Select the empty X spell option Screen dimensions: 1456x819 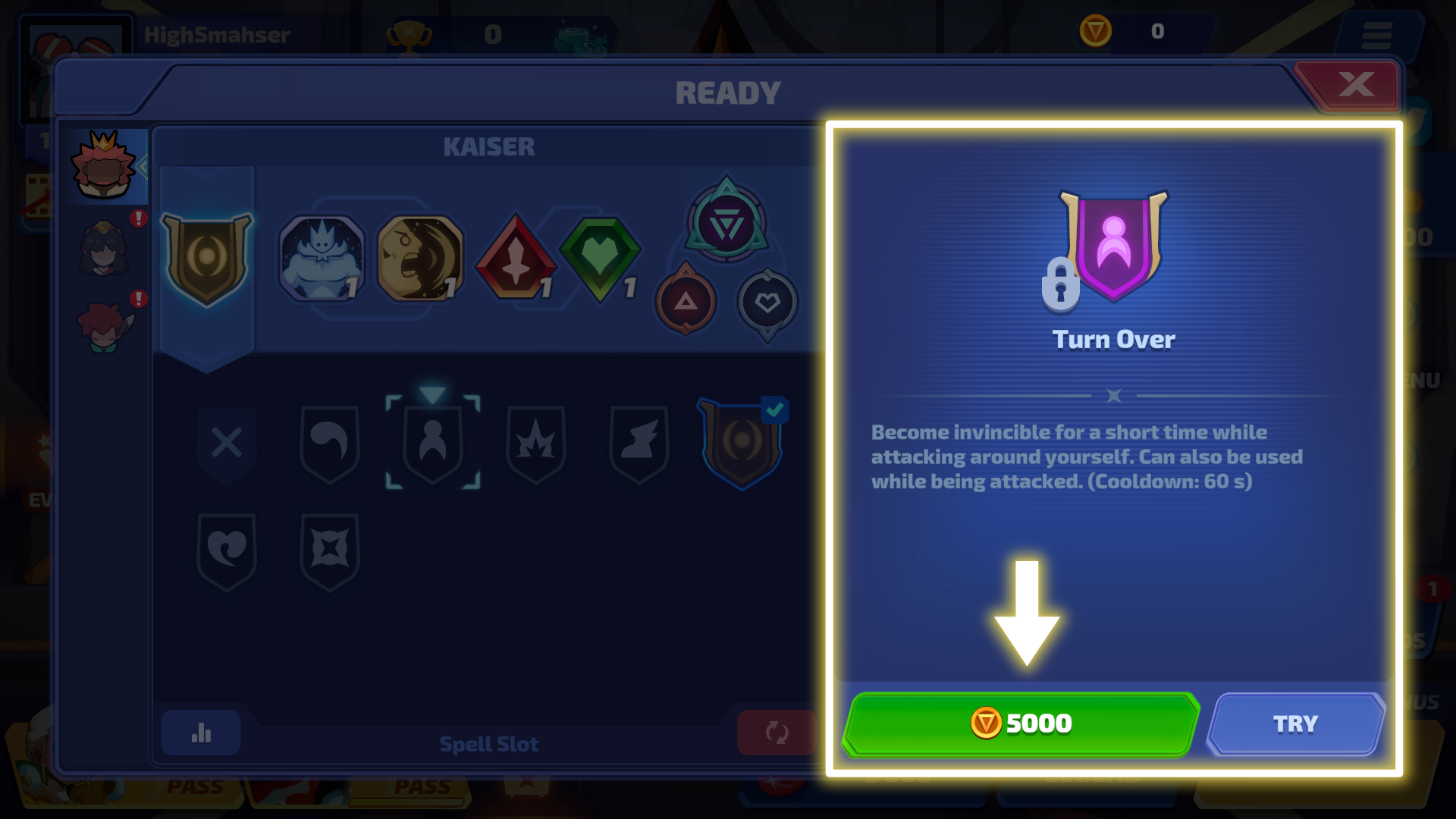pos(227,443)
